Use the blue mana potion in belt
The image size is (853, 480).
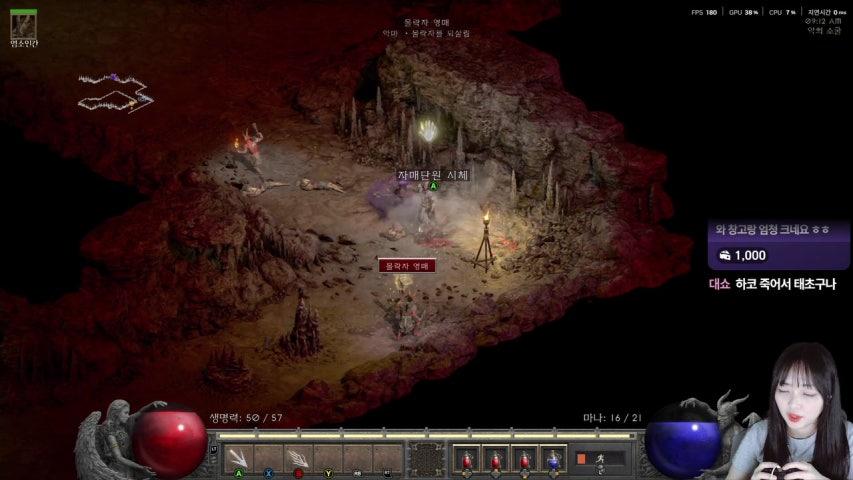point(555,458)
